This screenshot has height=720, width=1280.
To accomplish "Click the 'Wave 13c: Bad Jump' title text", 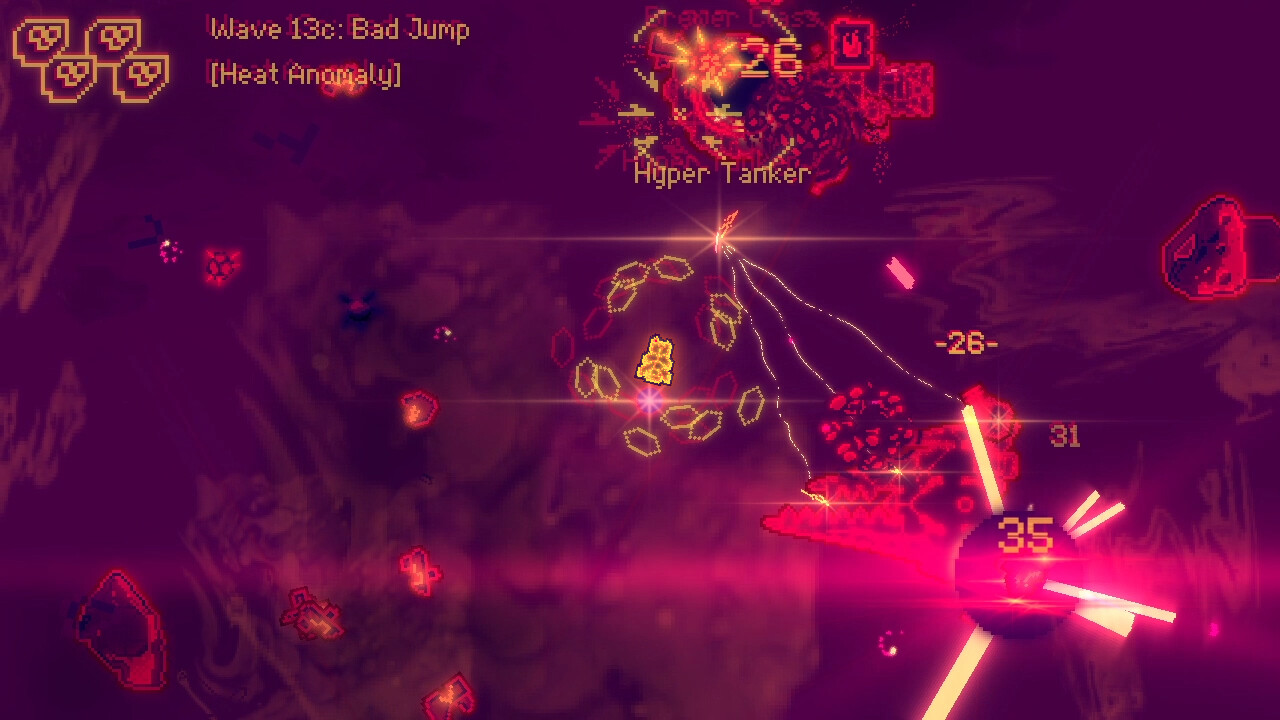I will pos(338,30).
